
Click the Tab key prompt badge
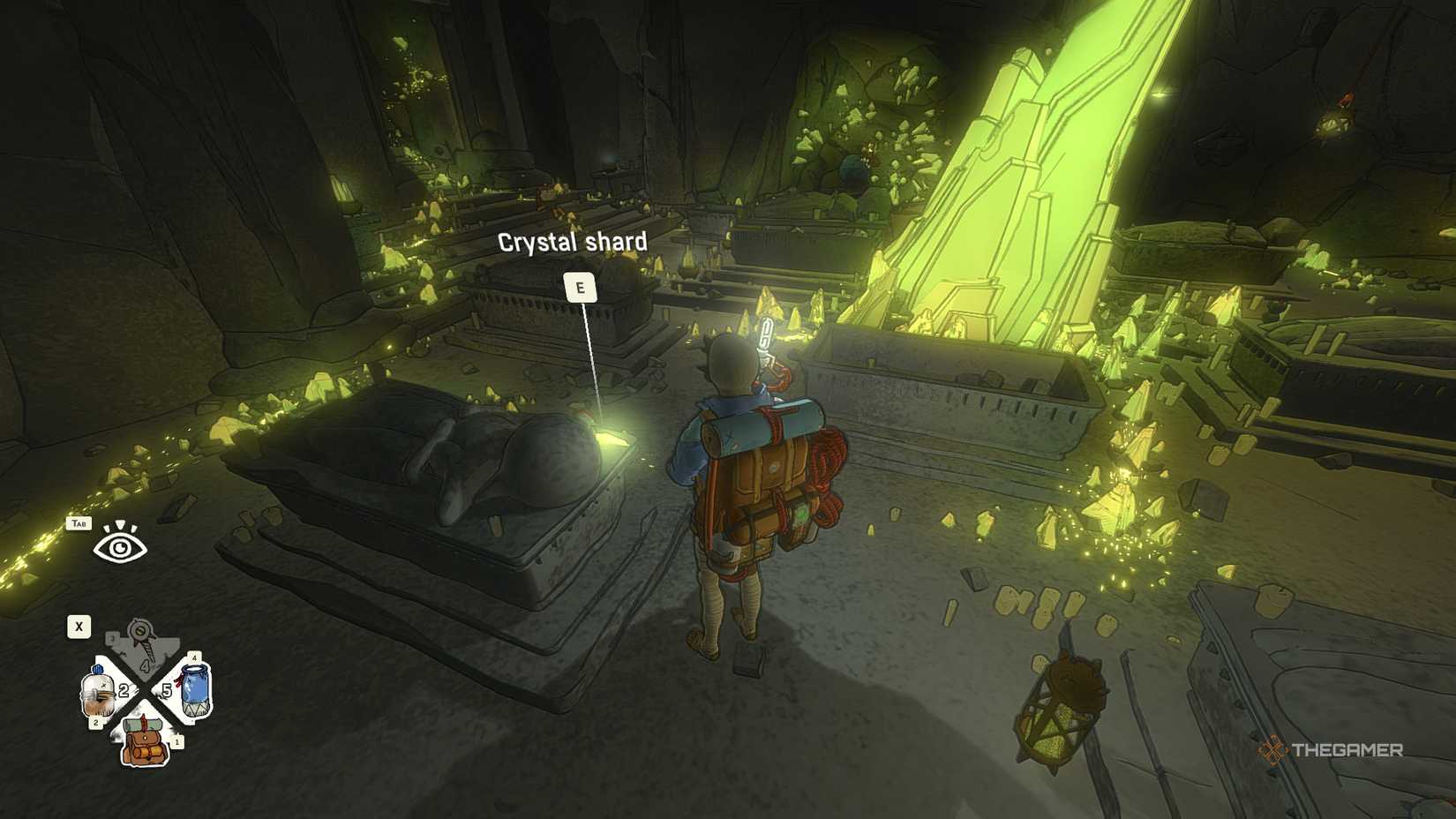79,523
